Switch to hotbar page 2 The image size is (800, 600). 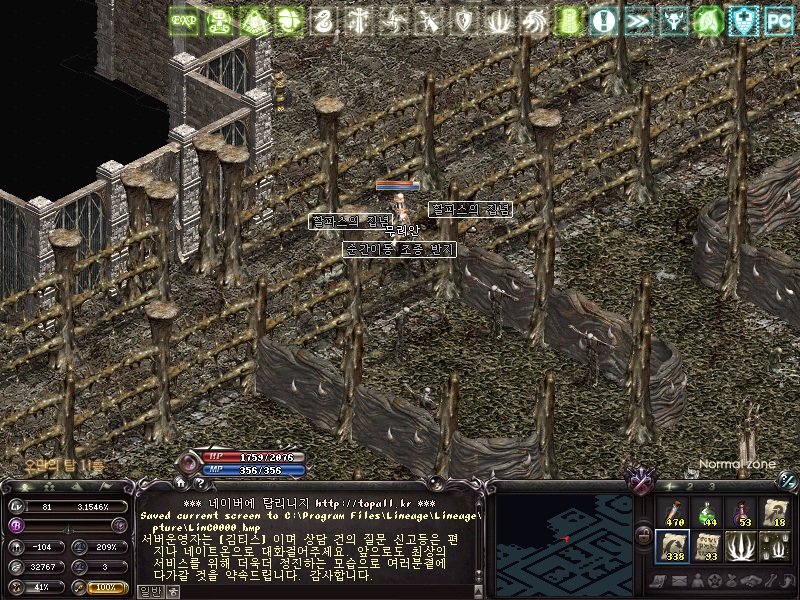689,486
